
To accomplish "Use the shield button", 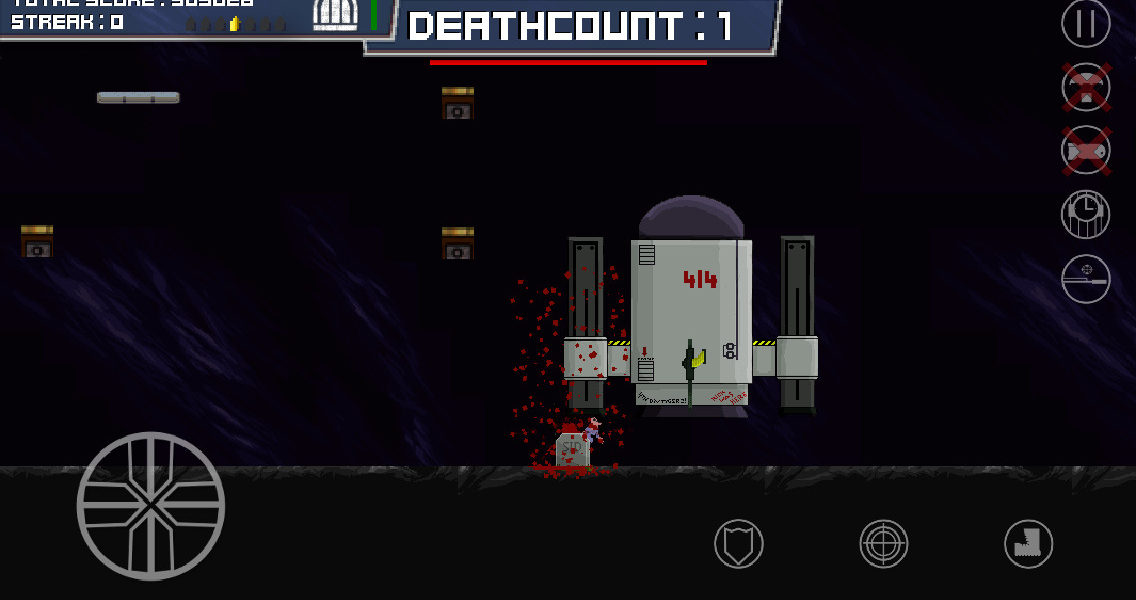I will (739, 545).
